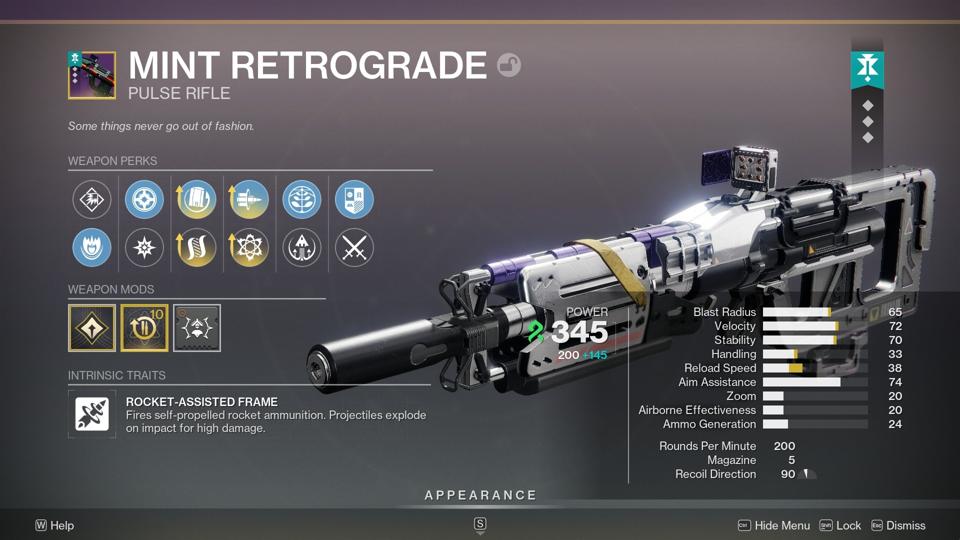The image size is (960, 540).
Task: Select the enhanced twisted ribbon perk
Action: pos(197,248)
